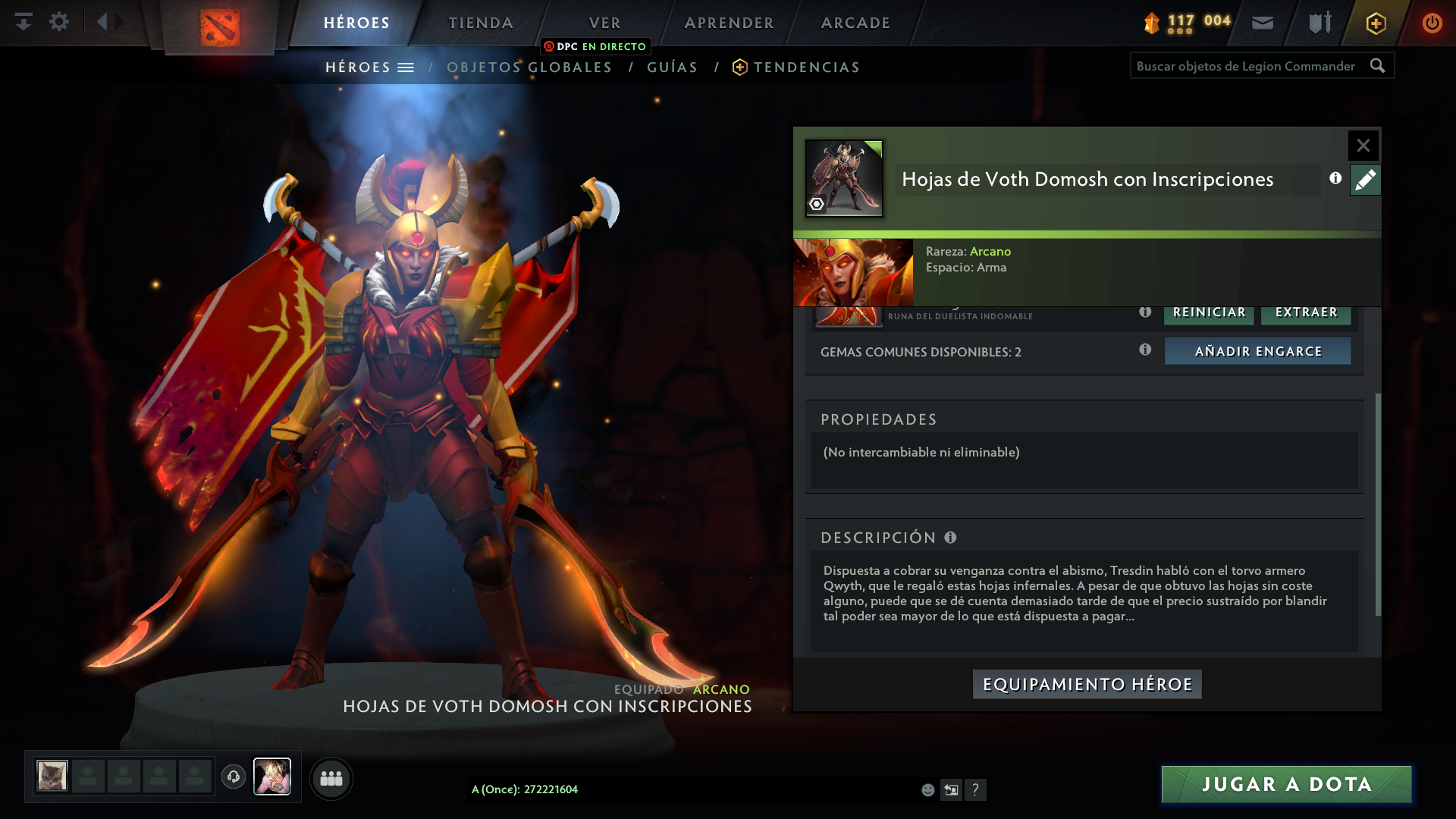Open the item edit pencil icon
1456x819 pixels.
pyautogui.click(x=1365, y=180)
